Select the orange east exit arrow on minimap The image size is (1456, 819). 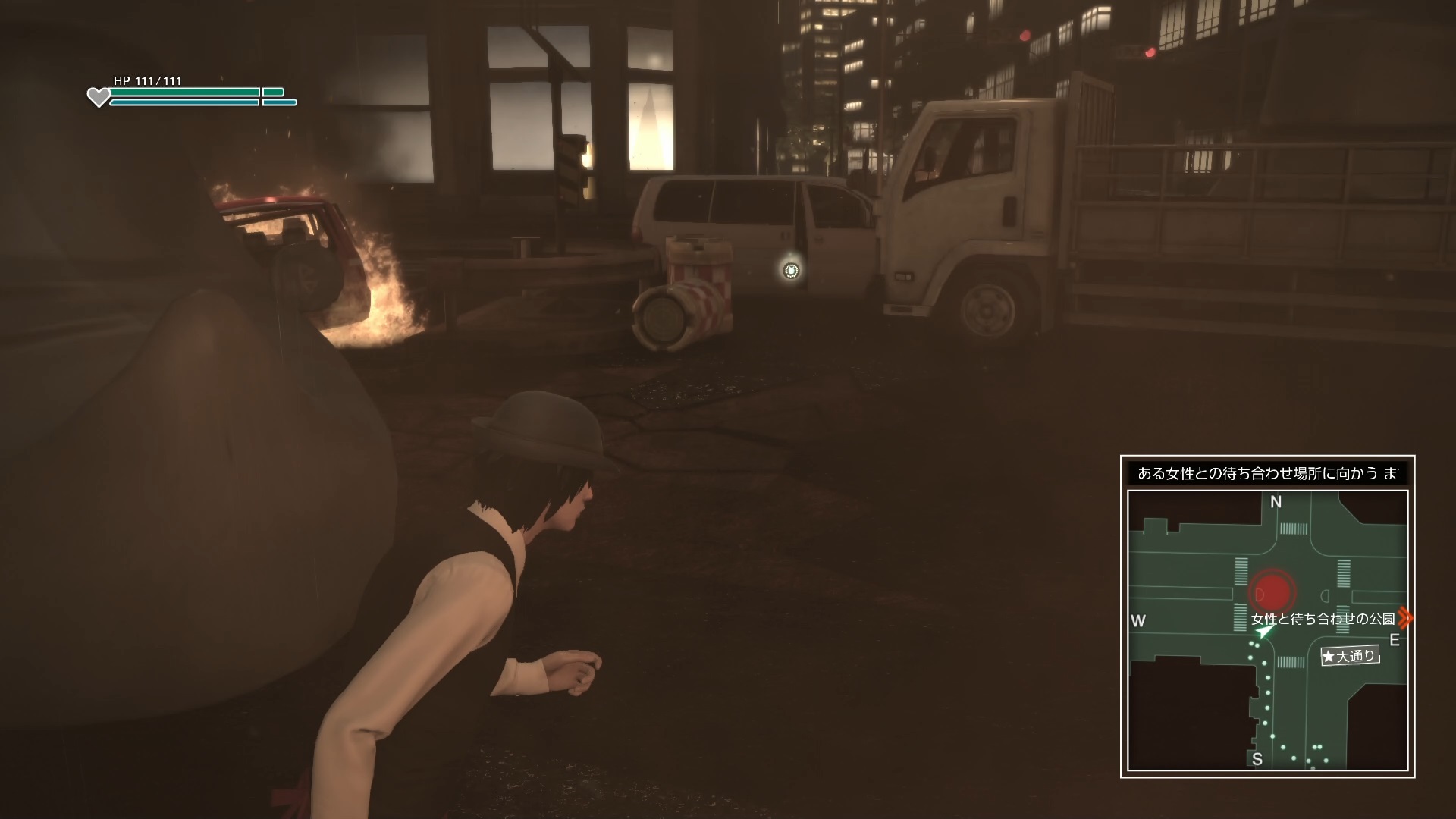pyautogui.click(x=1404, y=618)
